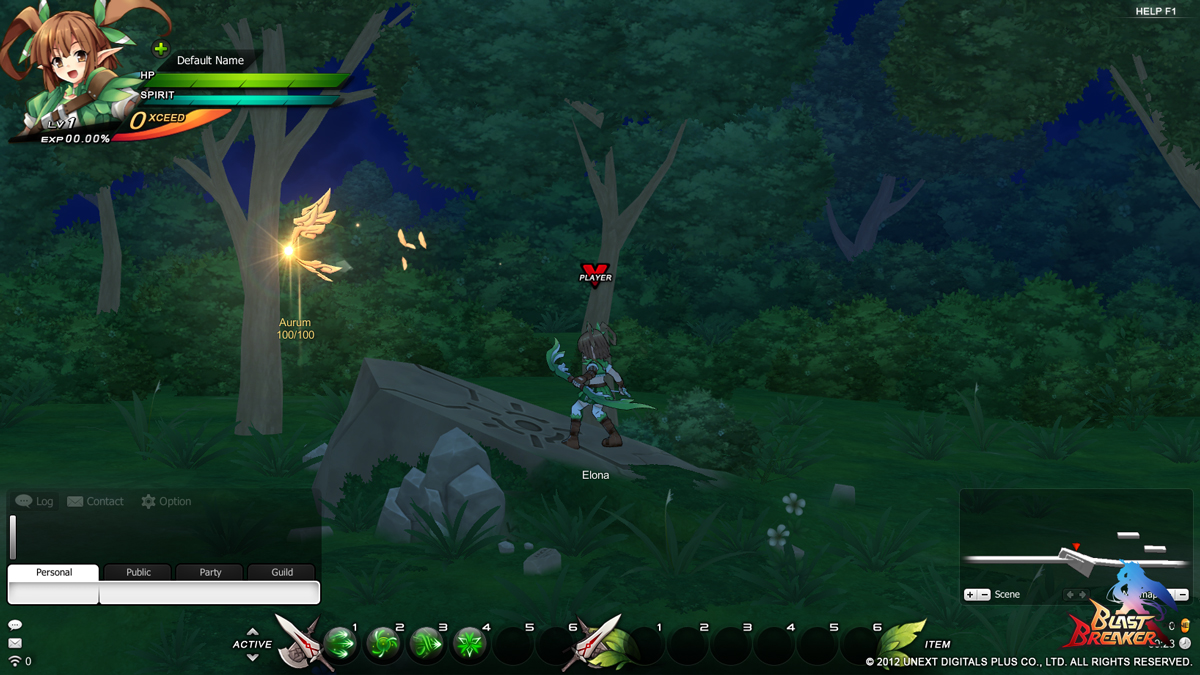Activate skill slot 1 green arrows ability
Image resolution: width=1200 pixels, height=675 pixels.
coord(340,641)
